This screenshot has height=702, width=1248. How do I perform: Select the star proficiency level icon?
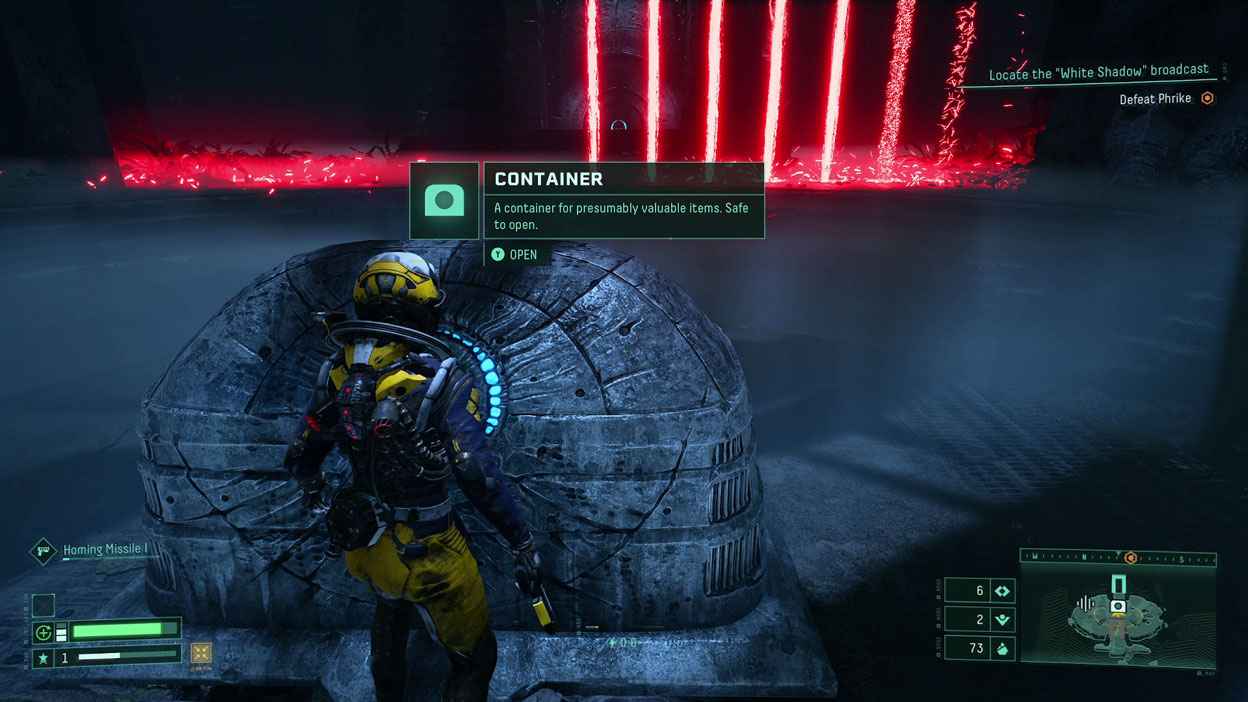coord(43,658)
